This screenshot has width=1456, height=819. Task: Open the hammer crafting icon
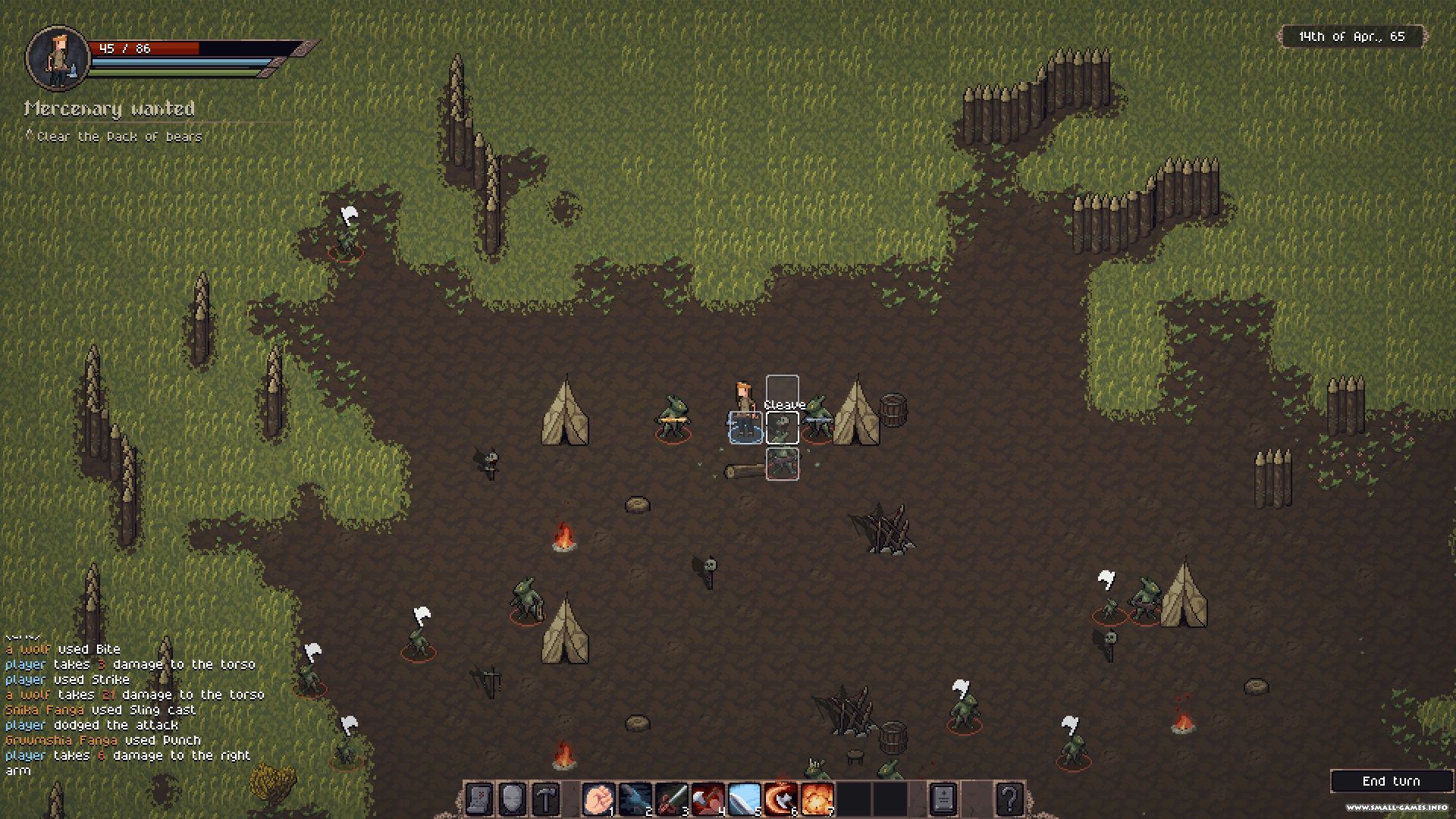[x=547, y=799]
